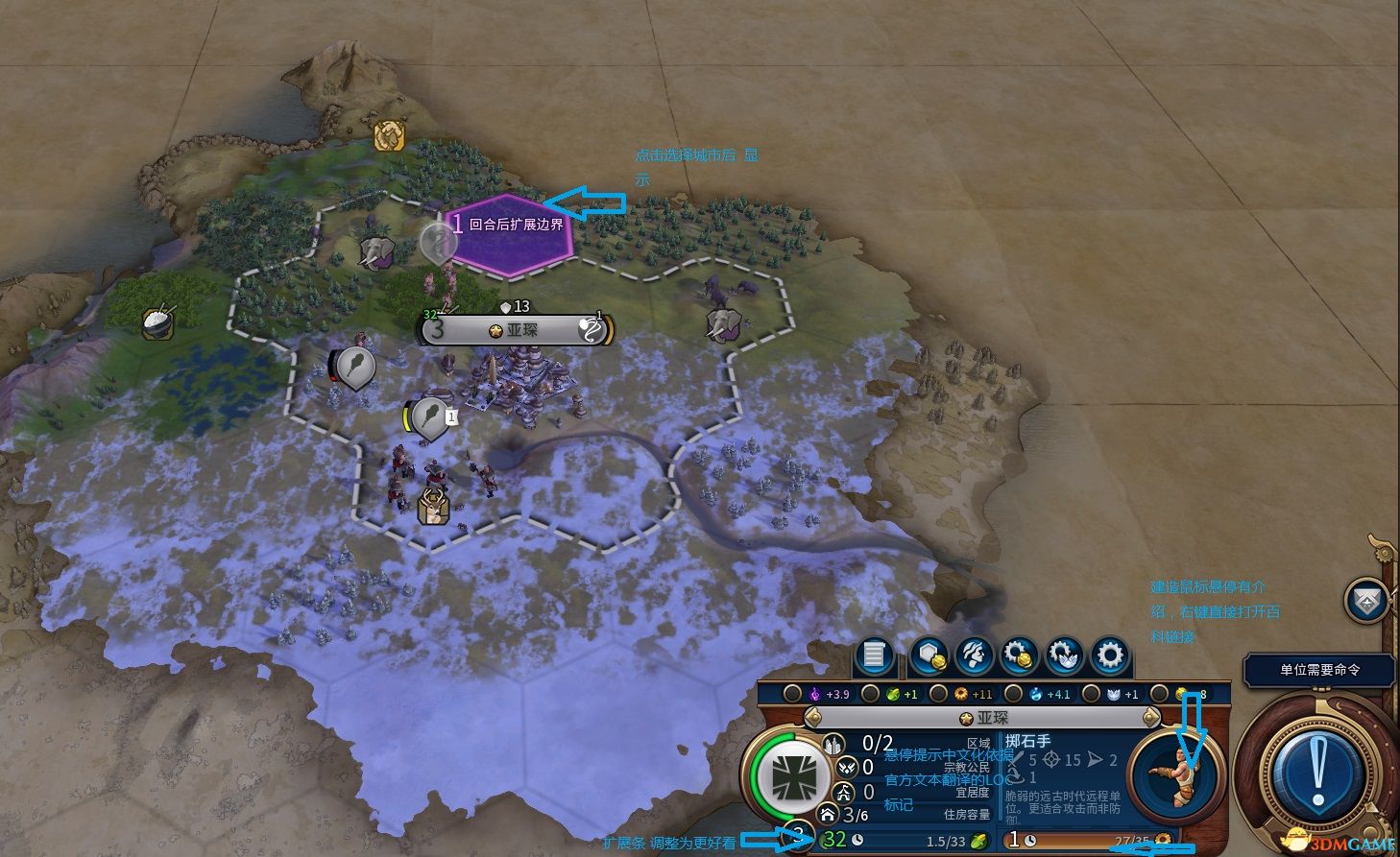Open the purchase item with faith button
The height and width of the screenshot is (857, 1400).
pos(1064,656)
